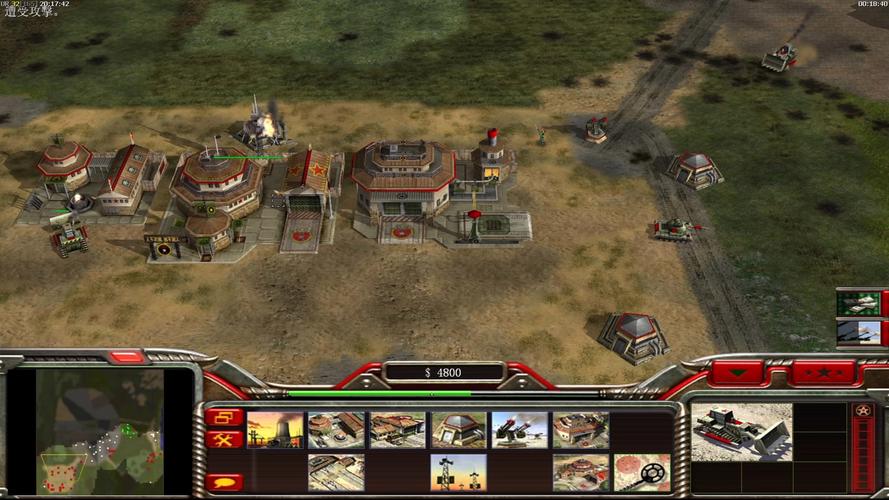Build a Gattling Cannon defense

[x=519, y=430]
